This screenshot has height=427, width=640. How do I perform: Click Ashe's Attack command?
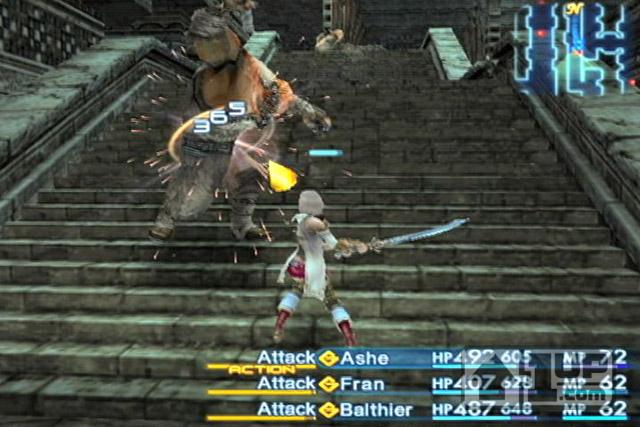286,358
